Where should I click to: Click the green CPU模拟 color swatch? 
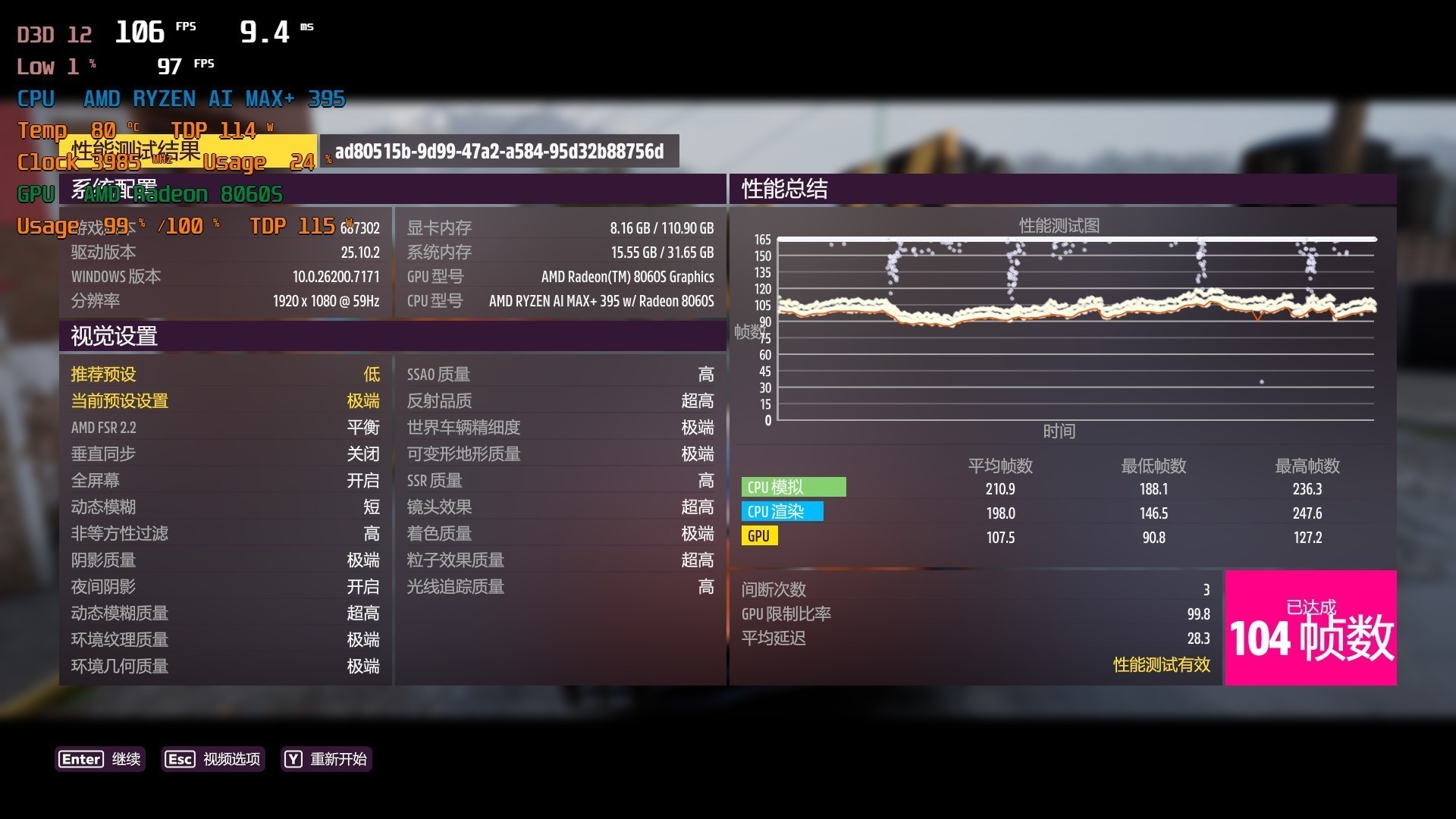point(794,487)
